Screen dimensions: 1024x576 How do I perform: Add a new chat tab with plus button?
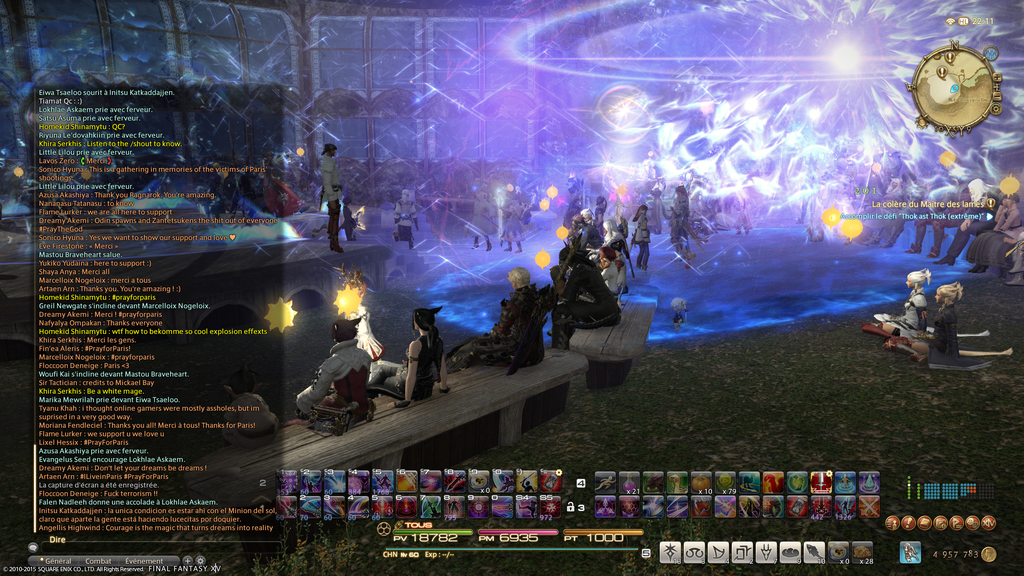[x=188, y=561]
